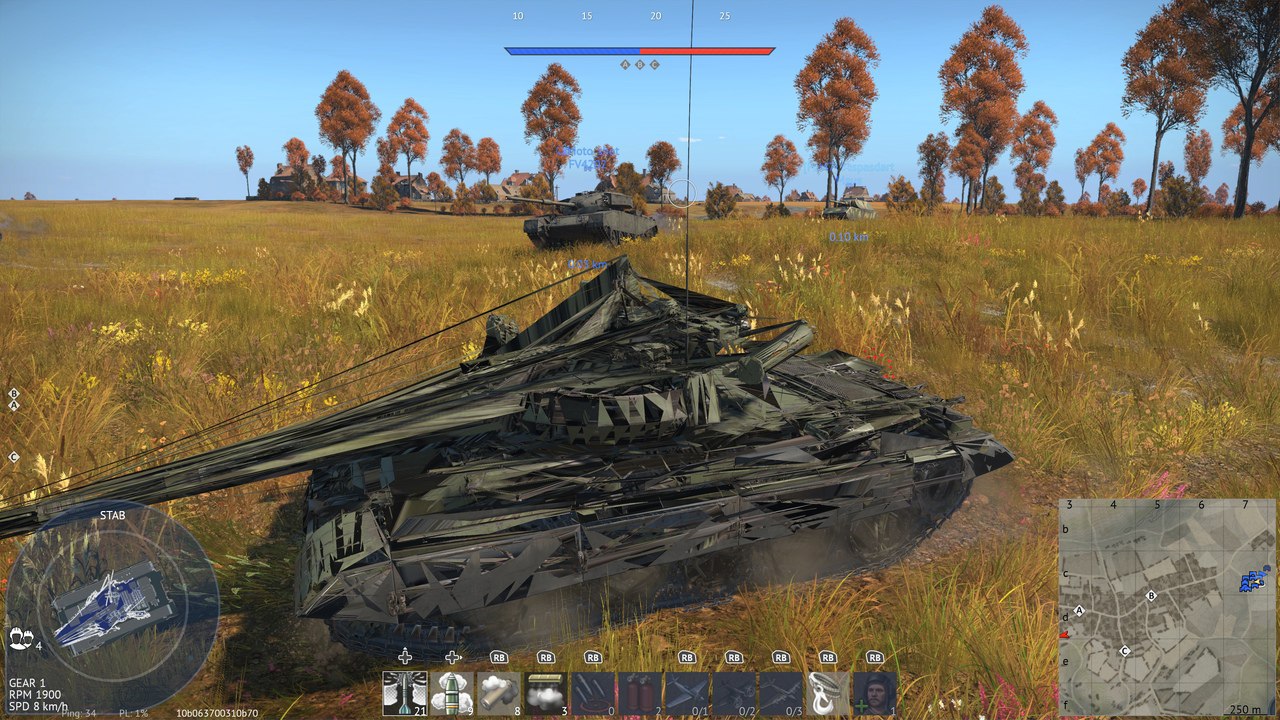Viewport: 1280px width, 720px height.
Task: Call the artillery strike
Action: [593, 692]
